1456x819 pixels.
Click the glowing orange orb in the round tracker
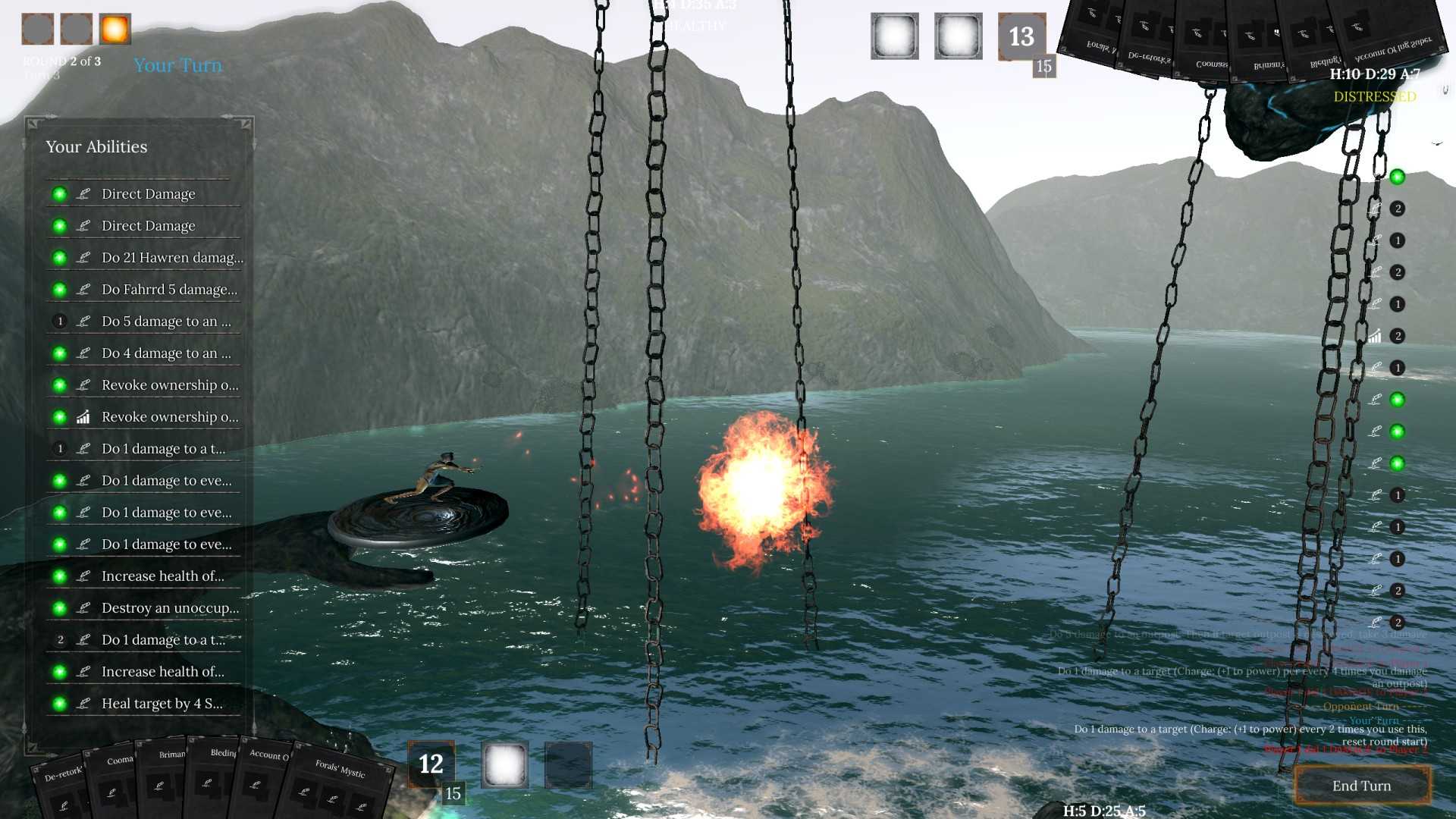pos(115,30)
